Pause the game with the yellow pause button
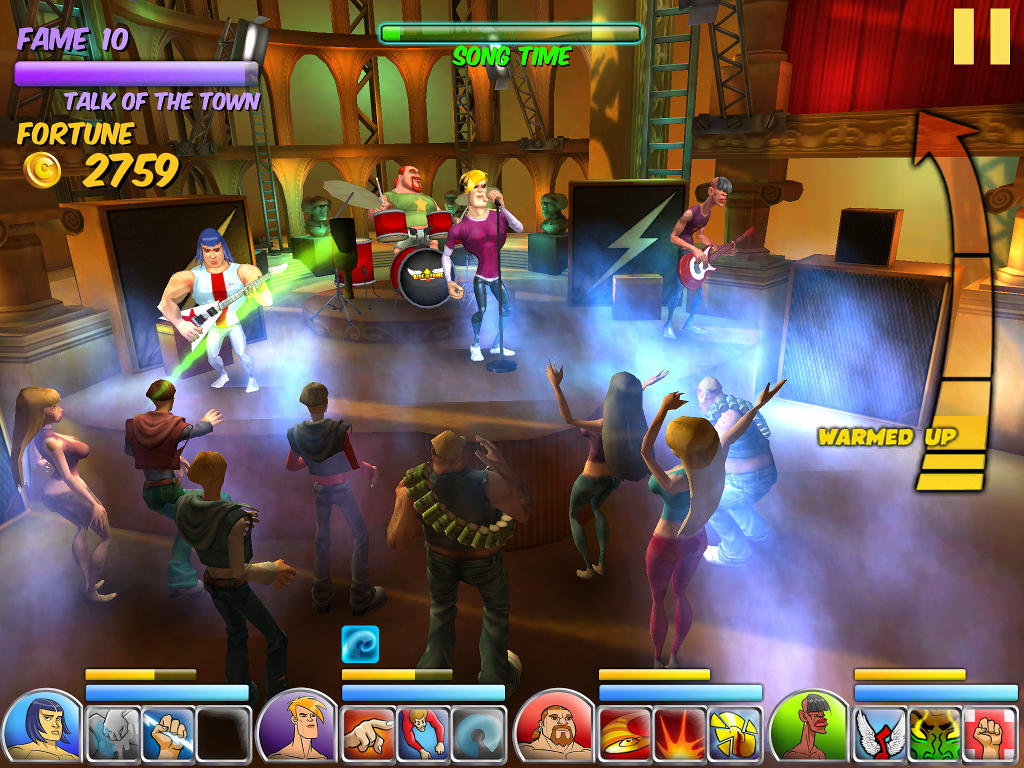 coord(981,37)
